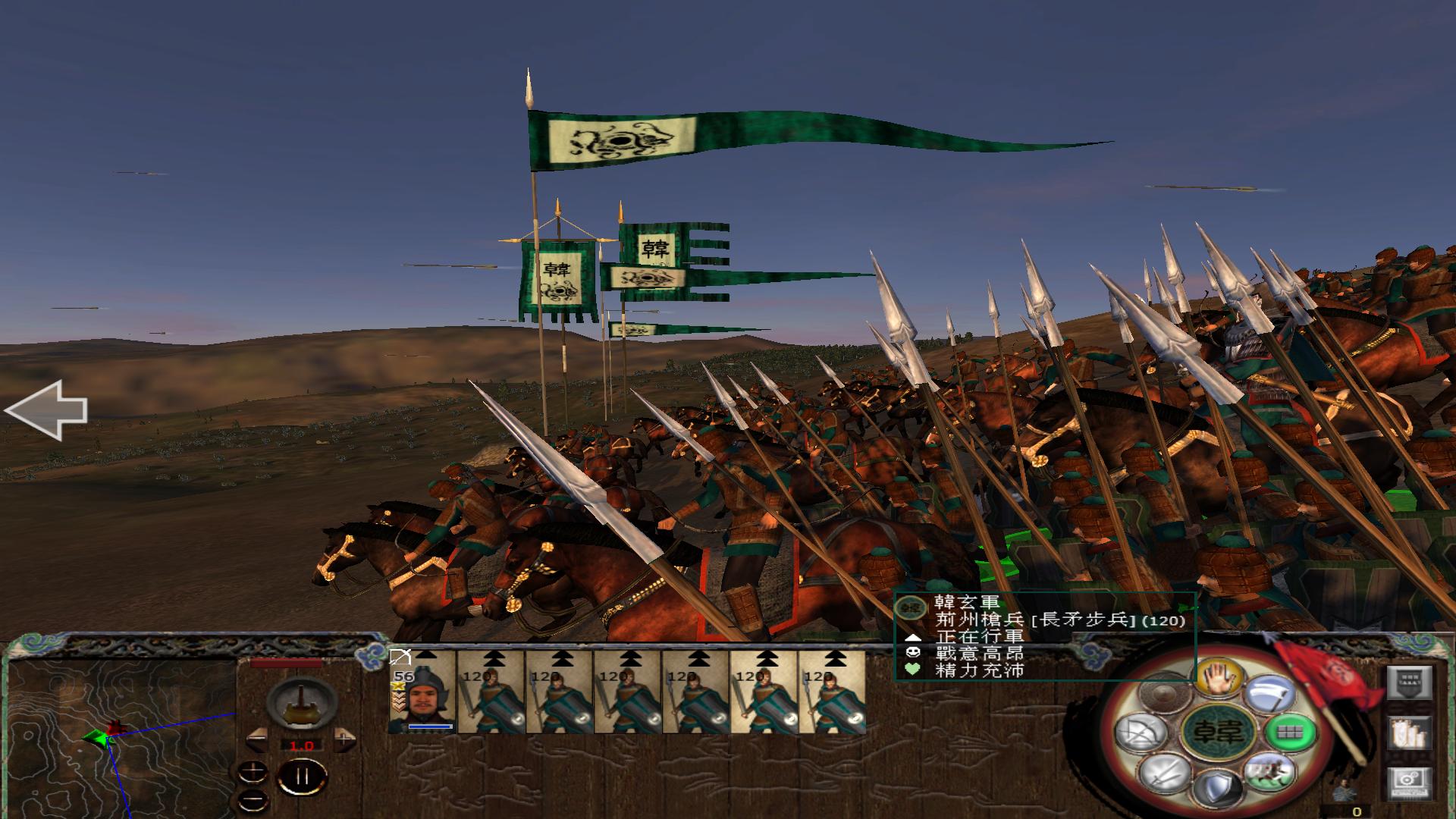Select the halberd special ability icon
Screen dimensions: 1456x819
(x=1273, y=692)
